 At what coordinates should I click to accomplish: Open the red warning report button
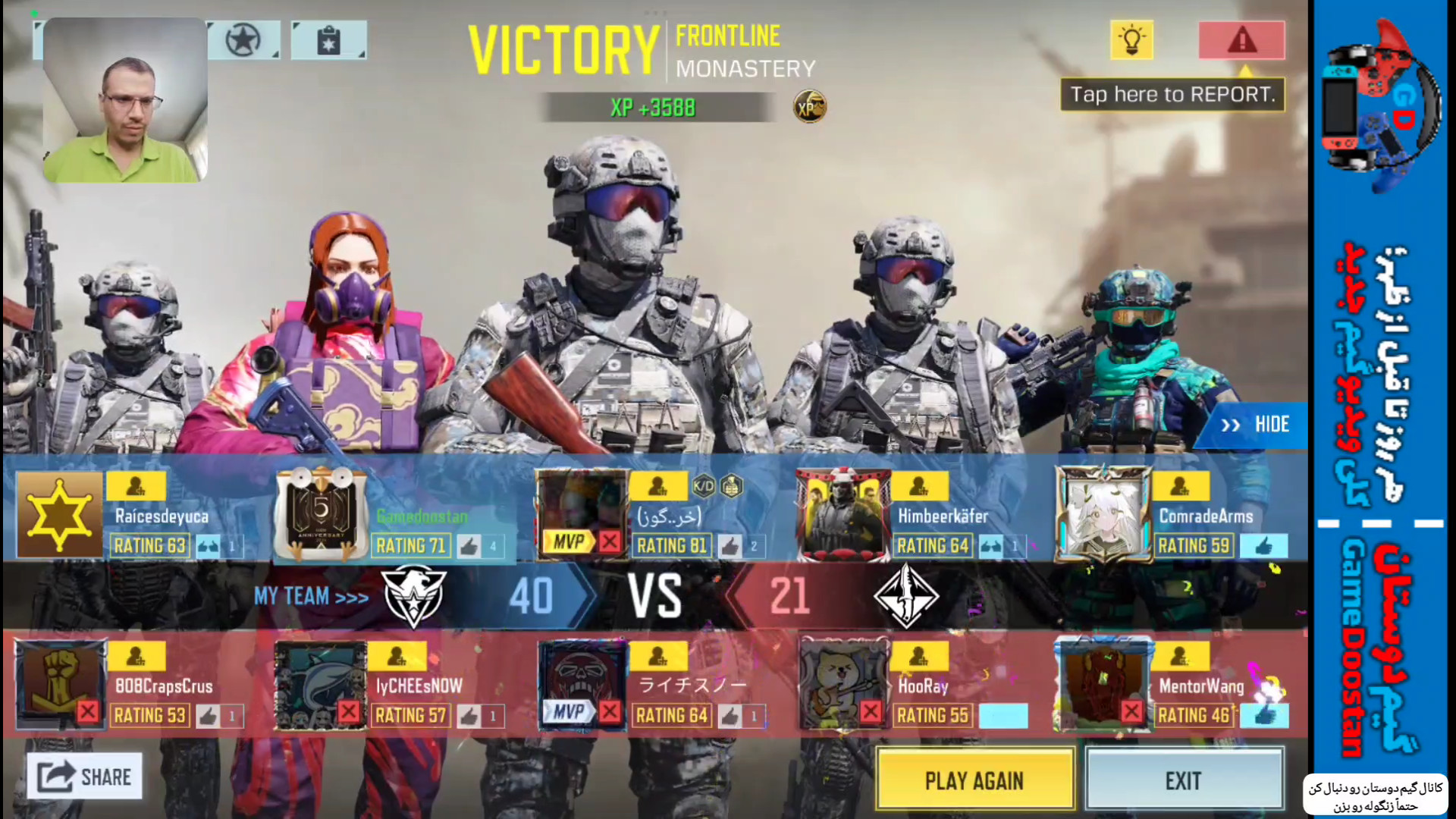click(1241, 40)
